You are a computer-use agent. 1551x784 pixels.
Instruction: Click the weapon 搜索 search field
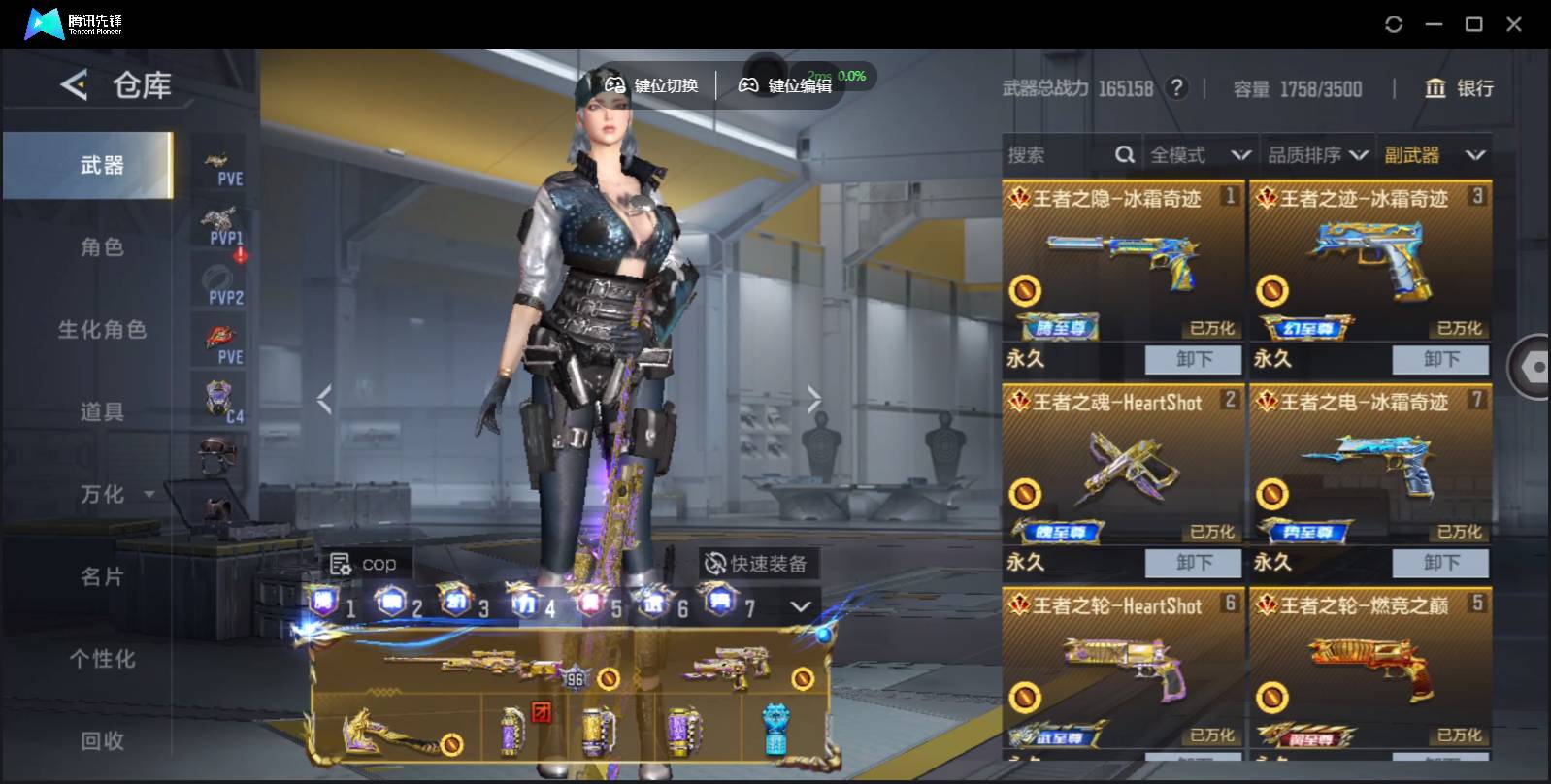click(x=1058, y=155)
